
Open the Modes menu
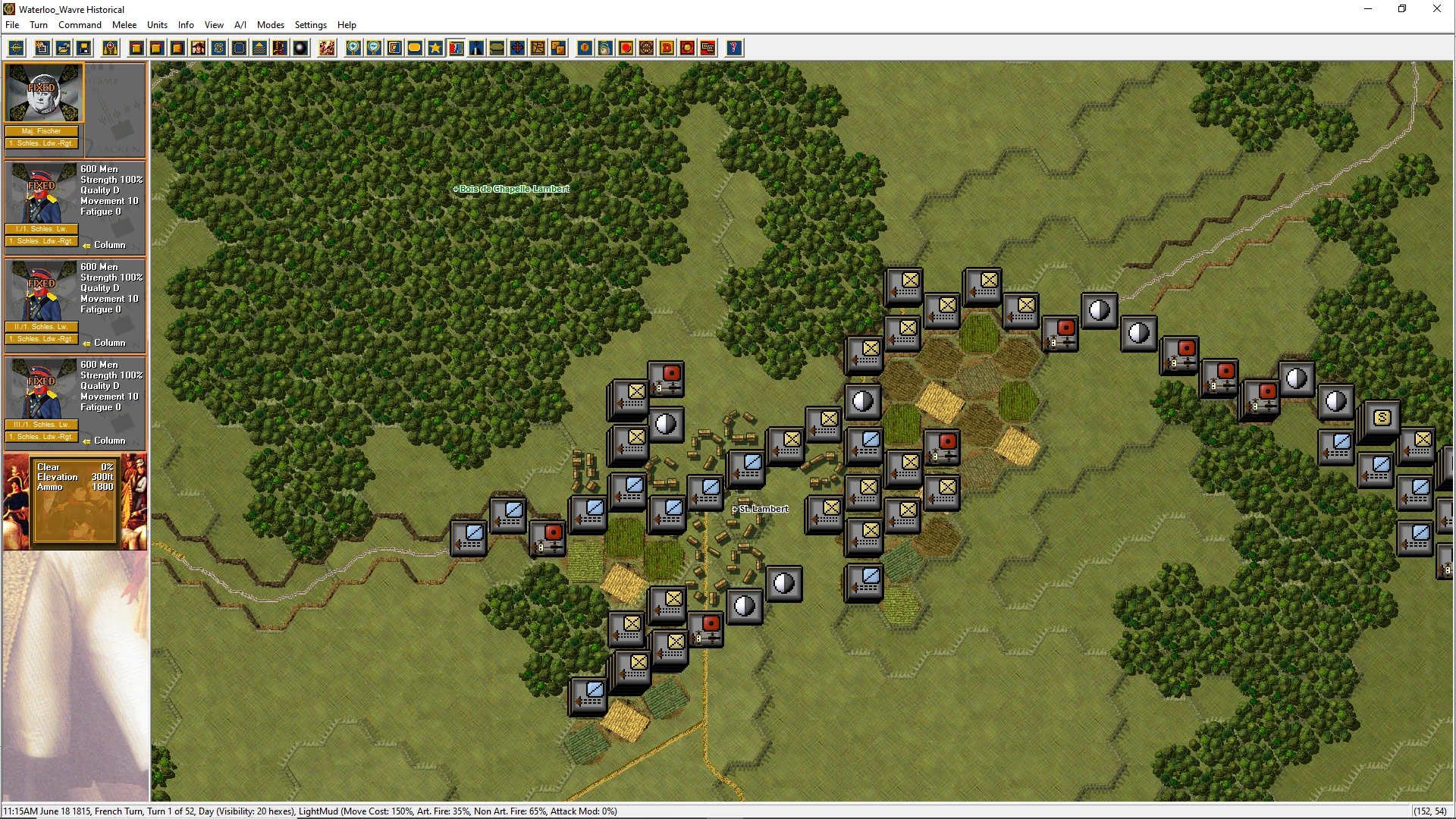[x=271, y=25]
